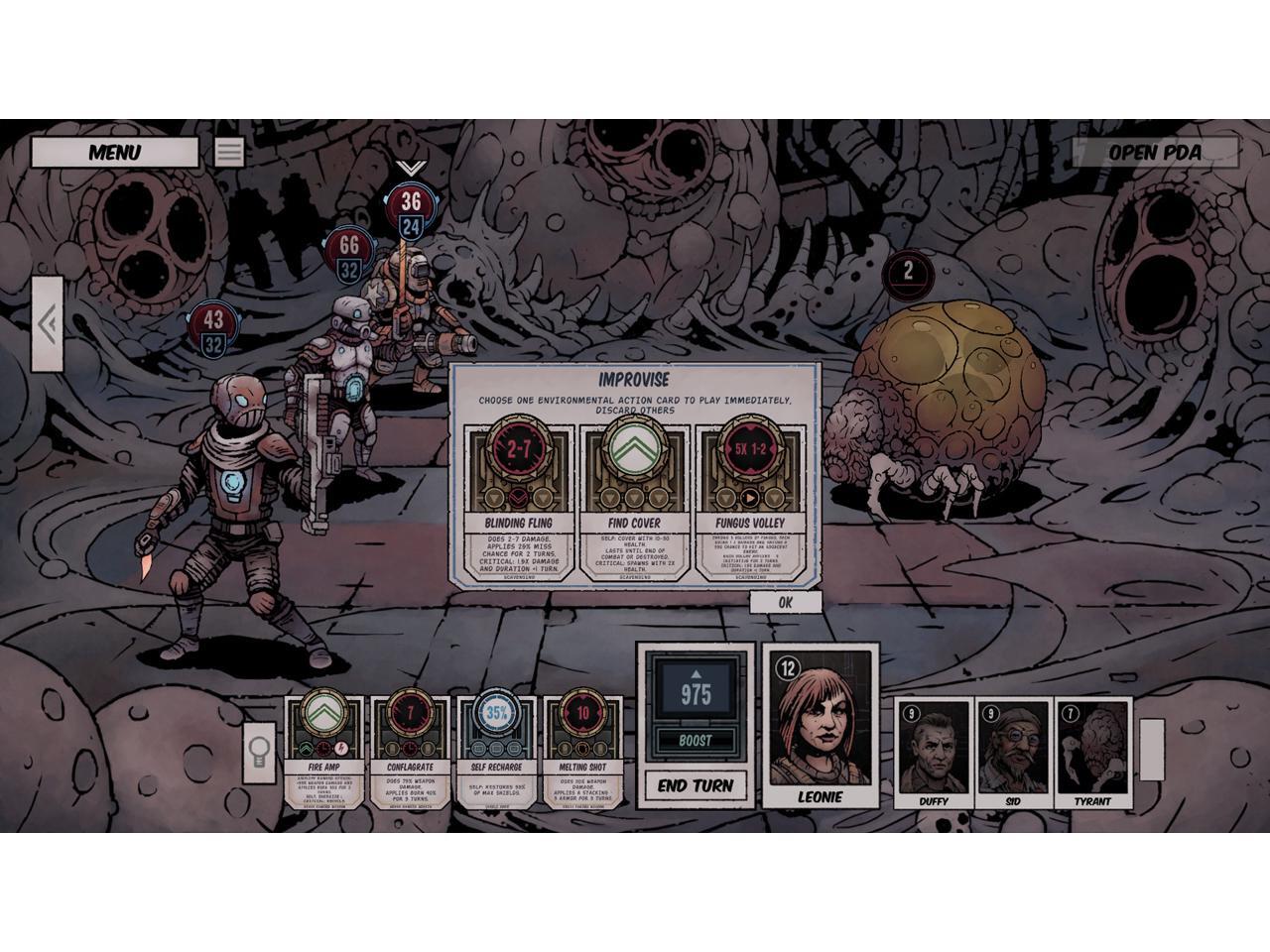Select Duffy's portrait in turn order
The image size is (1270, 952).
click(x=933, y=754)
